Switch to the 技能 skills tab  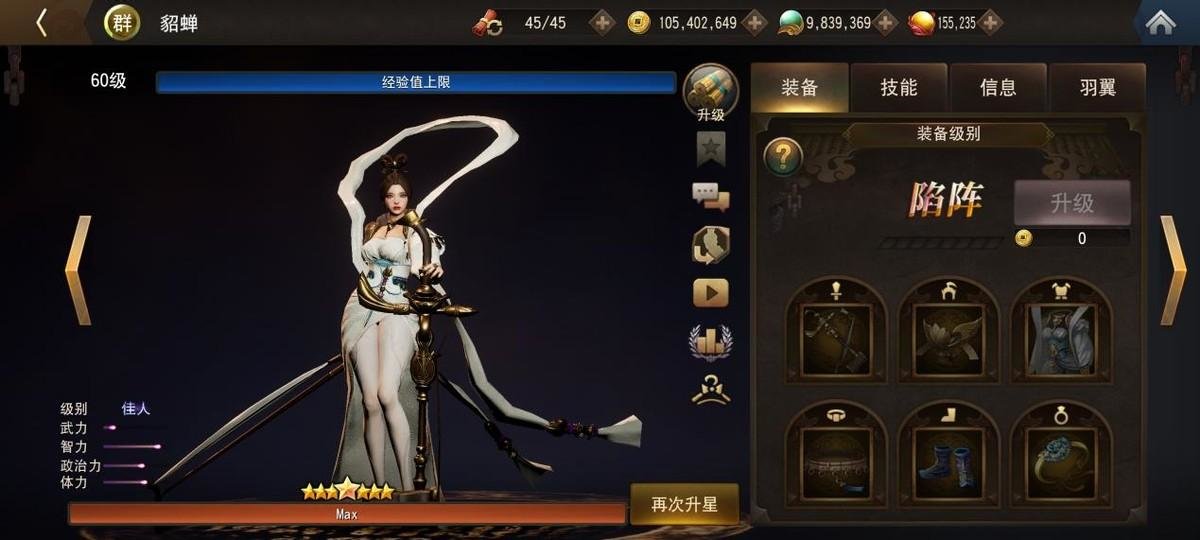coord(898,87)
